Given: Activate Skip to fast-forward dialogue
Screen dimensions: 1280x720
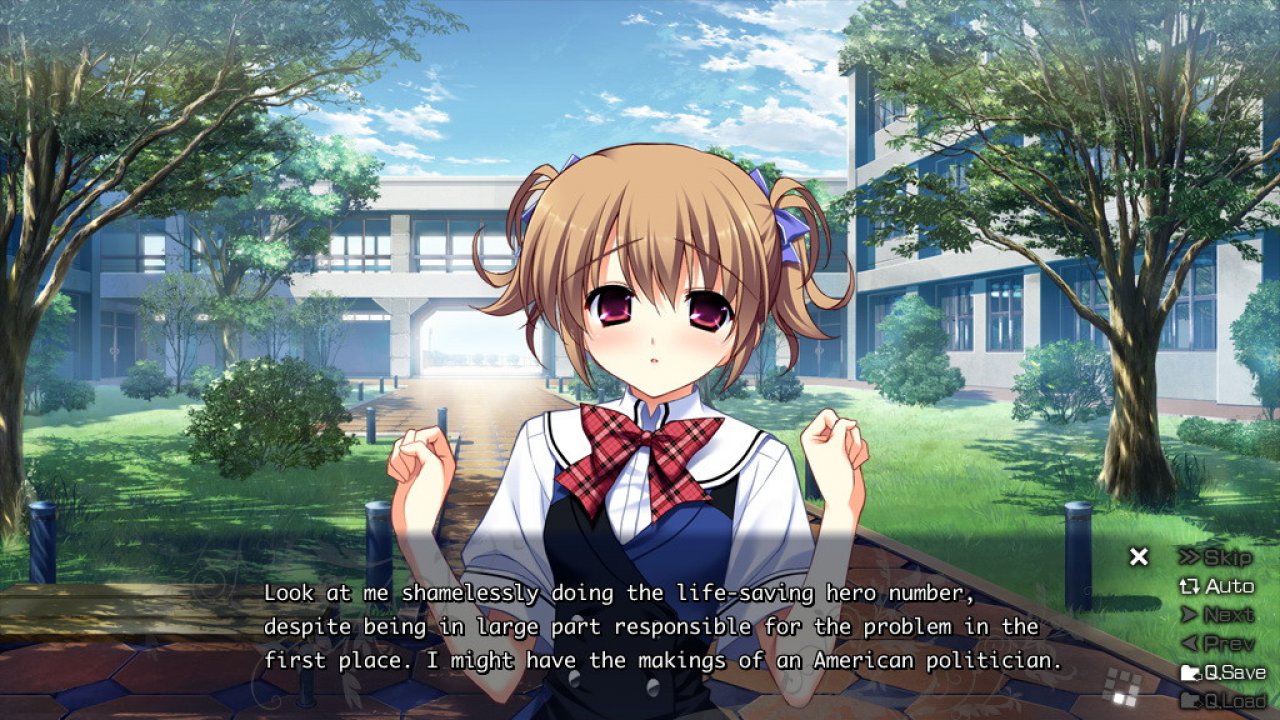Looking at the screenshot, I should point(1215,557).
